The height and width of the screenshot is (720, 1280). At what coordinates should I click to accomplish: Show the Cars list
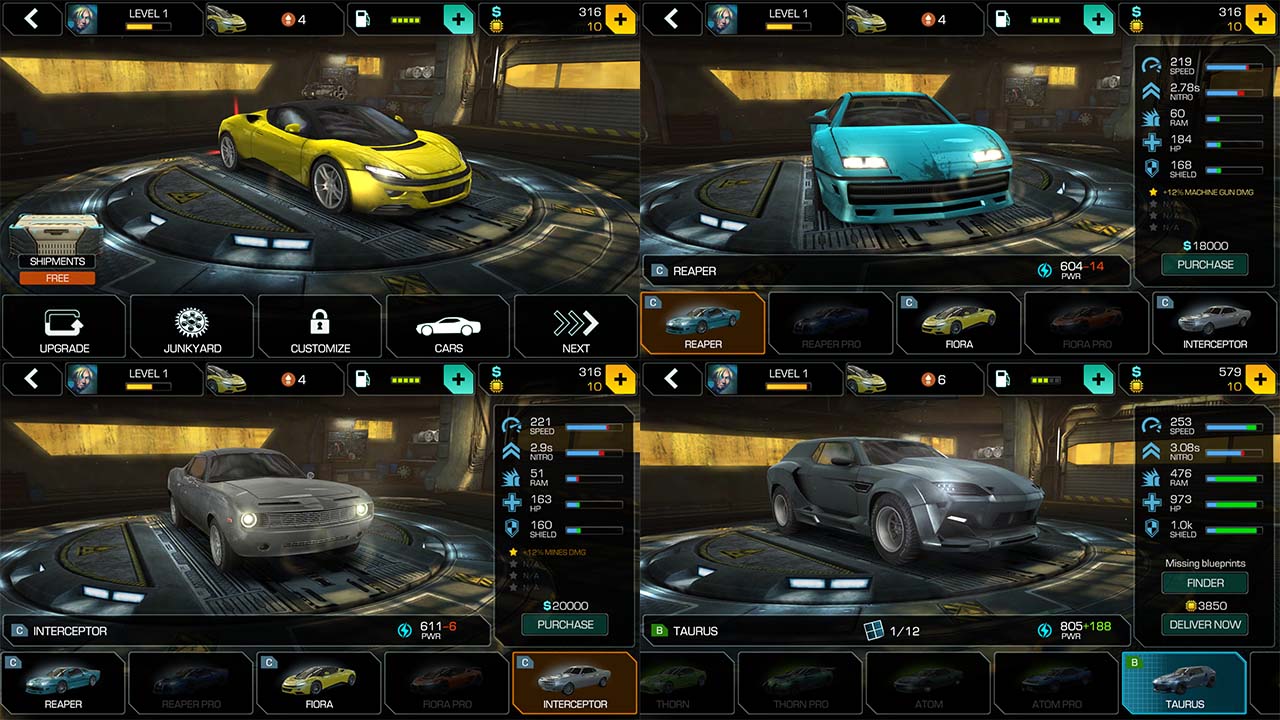(448, 327)
